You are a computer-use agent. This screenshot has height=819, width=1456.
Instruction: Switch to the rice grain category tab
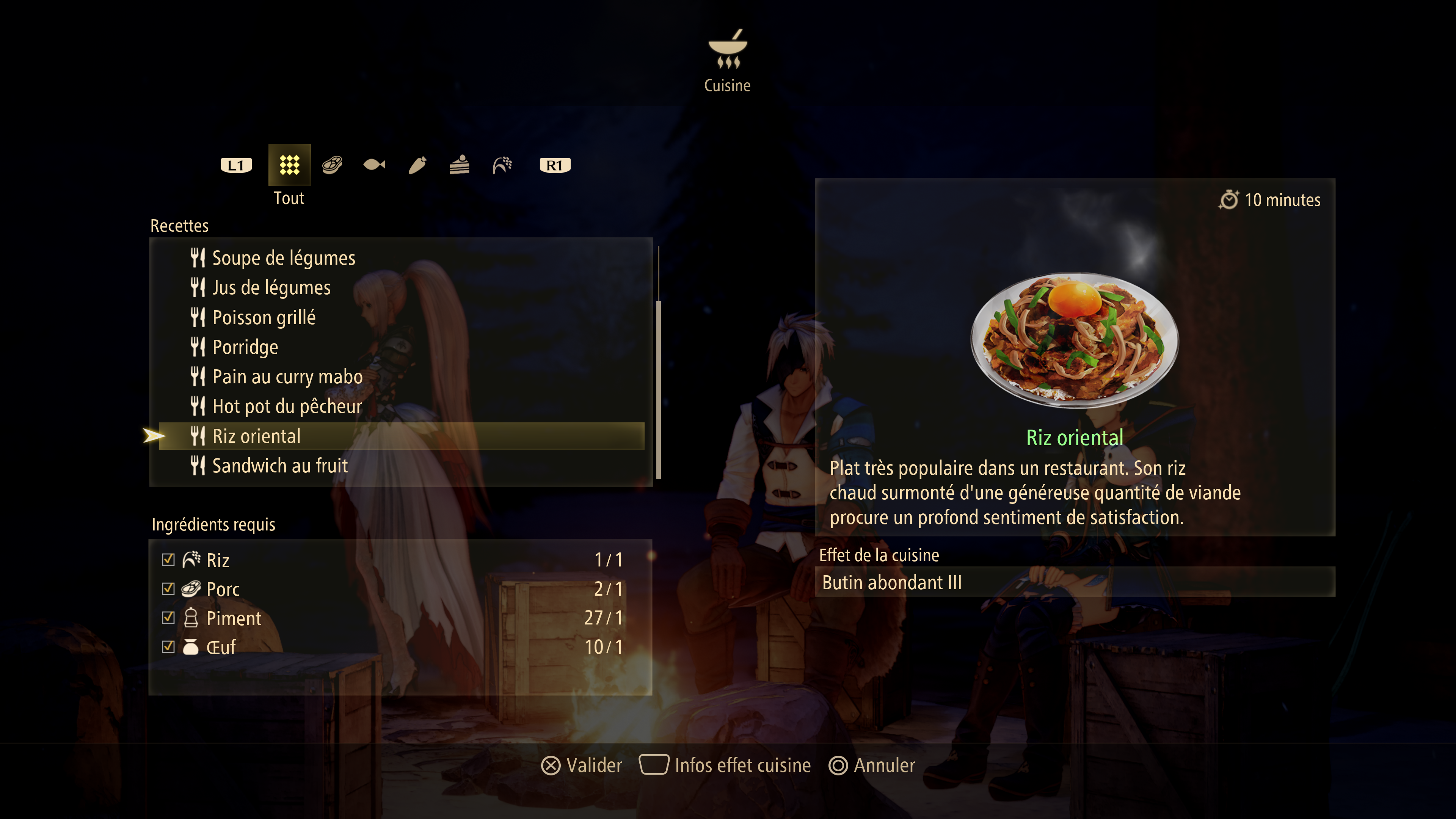click(502, 165)
